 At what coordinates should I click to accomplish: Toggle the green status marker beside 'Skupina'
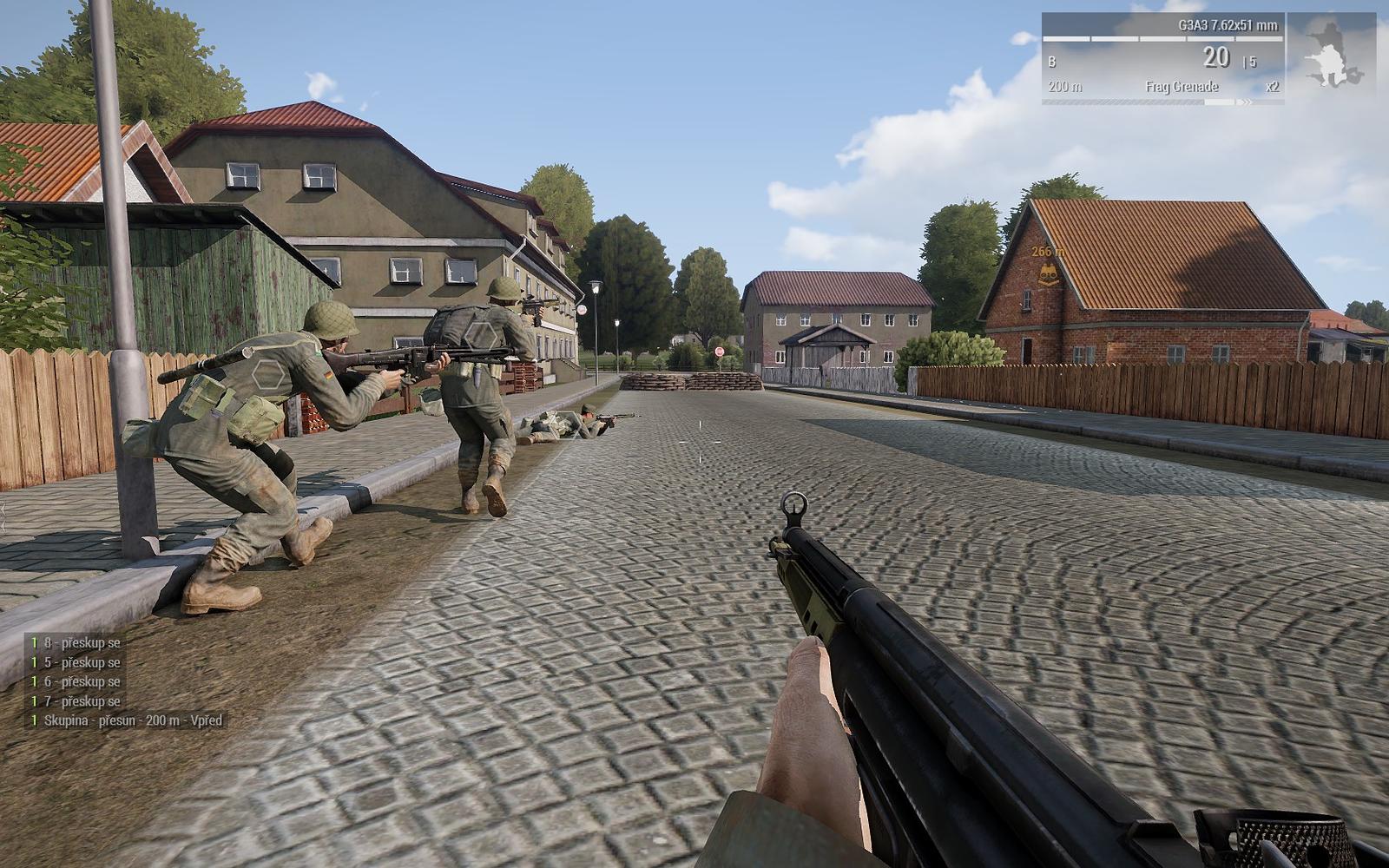tap(34, 720)
